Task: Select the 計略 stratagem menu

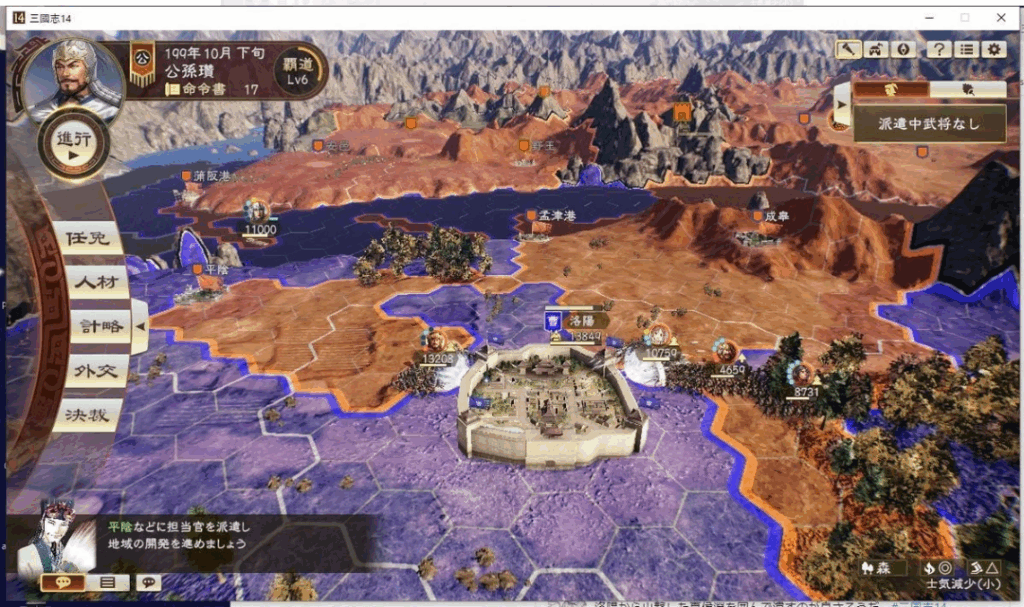Action: click(x=98, y=325)
